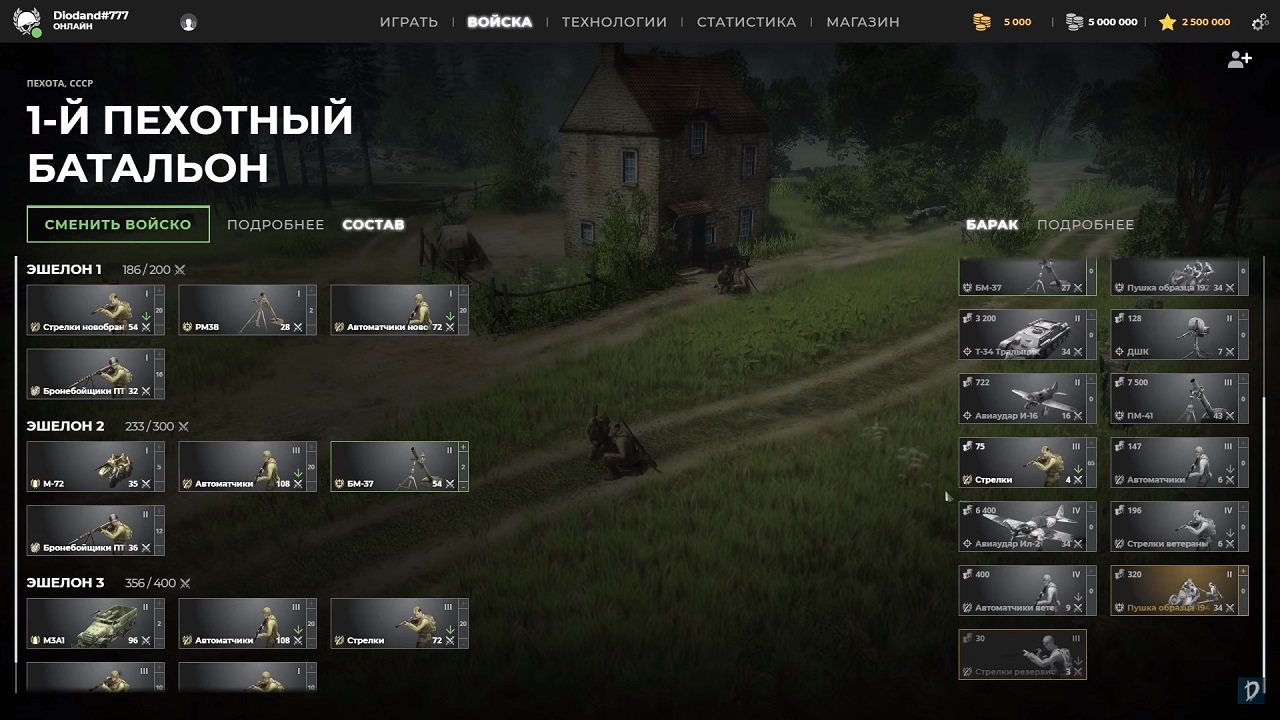Open the settings gear icon
Screen dimensions: 1280x720
pos(1258,20)
